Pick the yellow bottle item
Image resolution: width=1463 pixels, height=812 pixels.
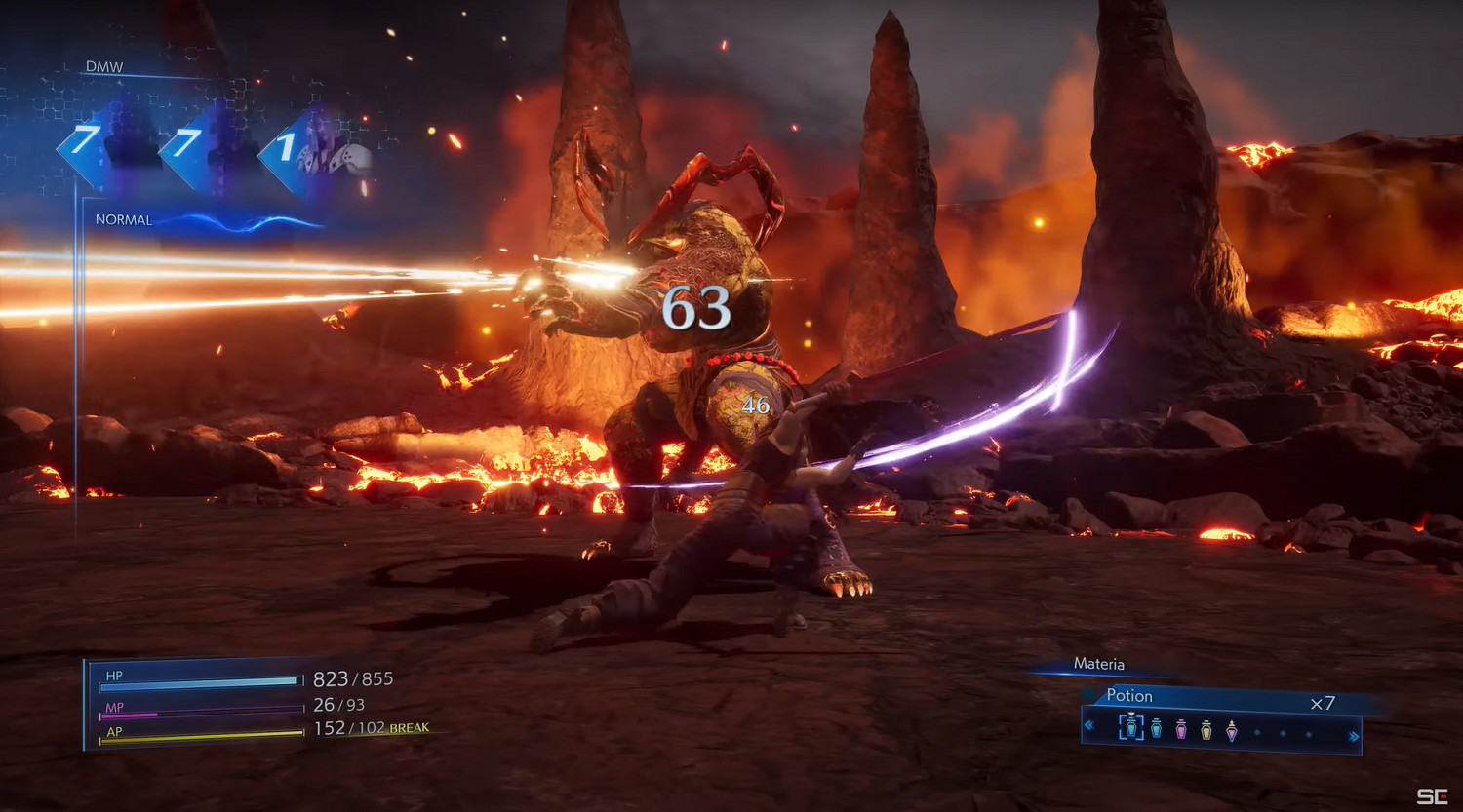pyautogui.click(x=1206, y=728)
